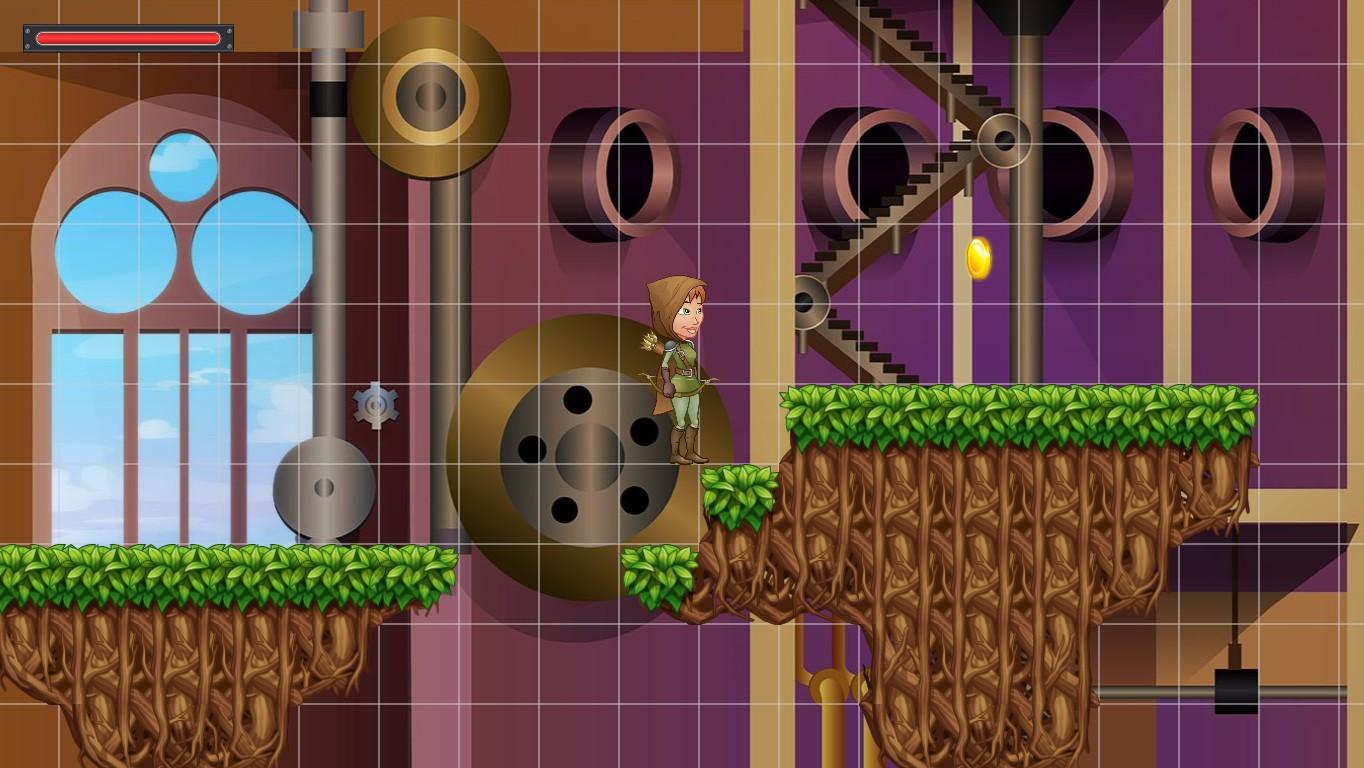
Task: Click the small gray gear icon
Action: (x=376, y=406)
